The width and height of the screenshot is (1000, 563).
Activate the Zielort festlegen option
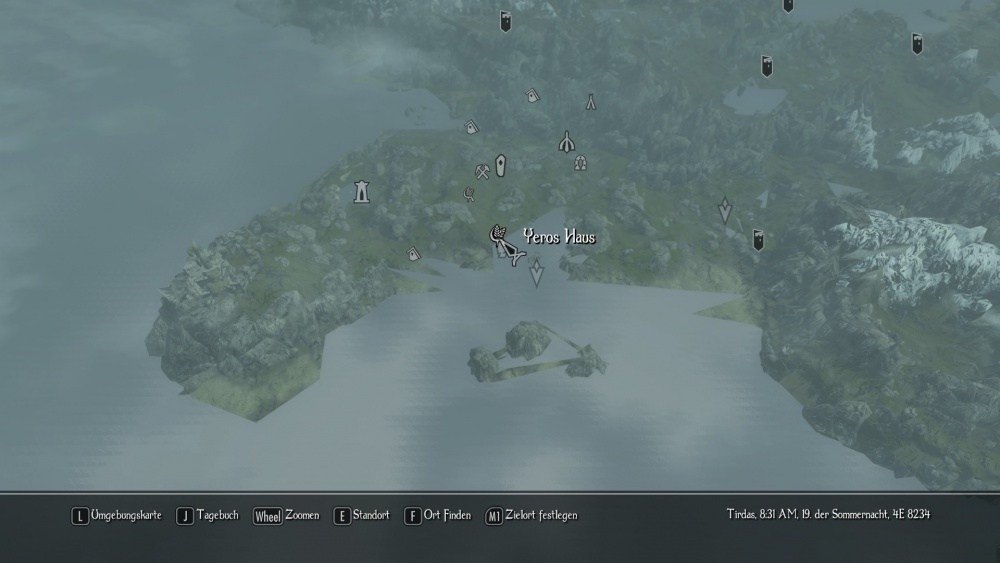pos(531,515)
